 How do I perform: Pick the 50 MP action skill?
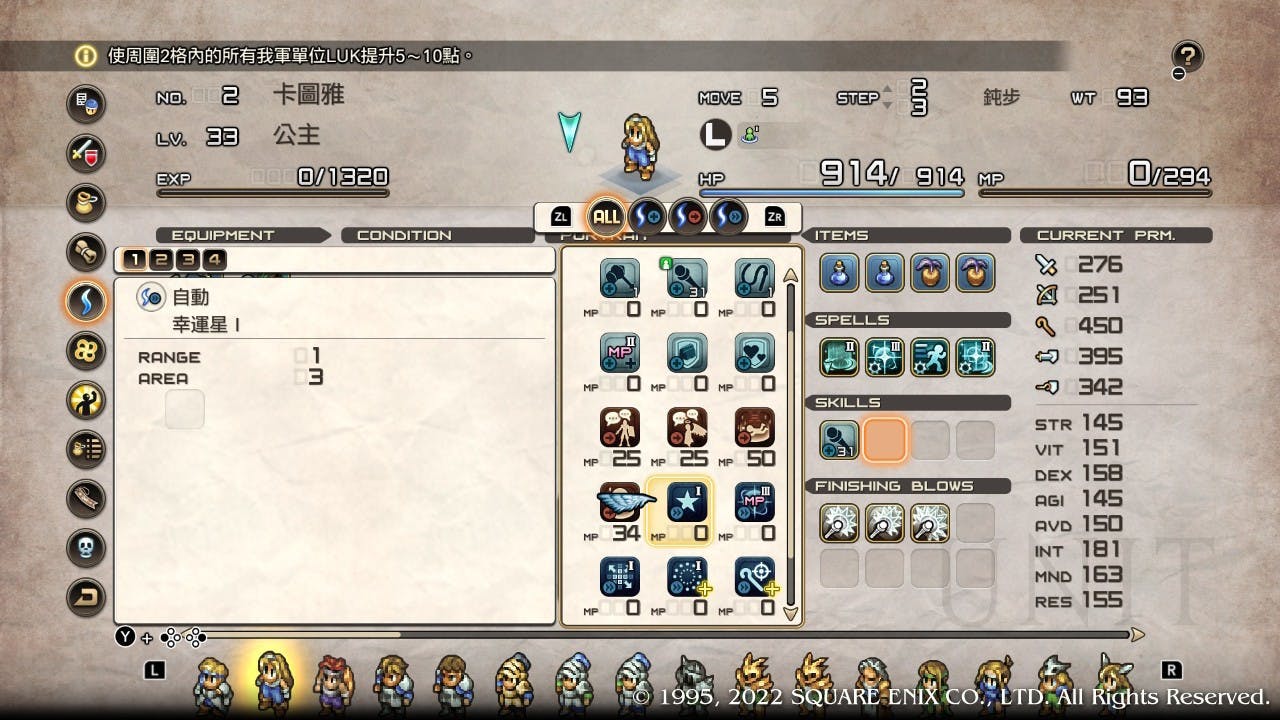(755, 427)
